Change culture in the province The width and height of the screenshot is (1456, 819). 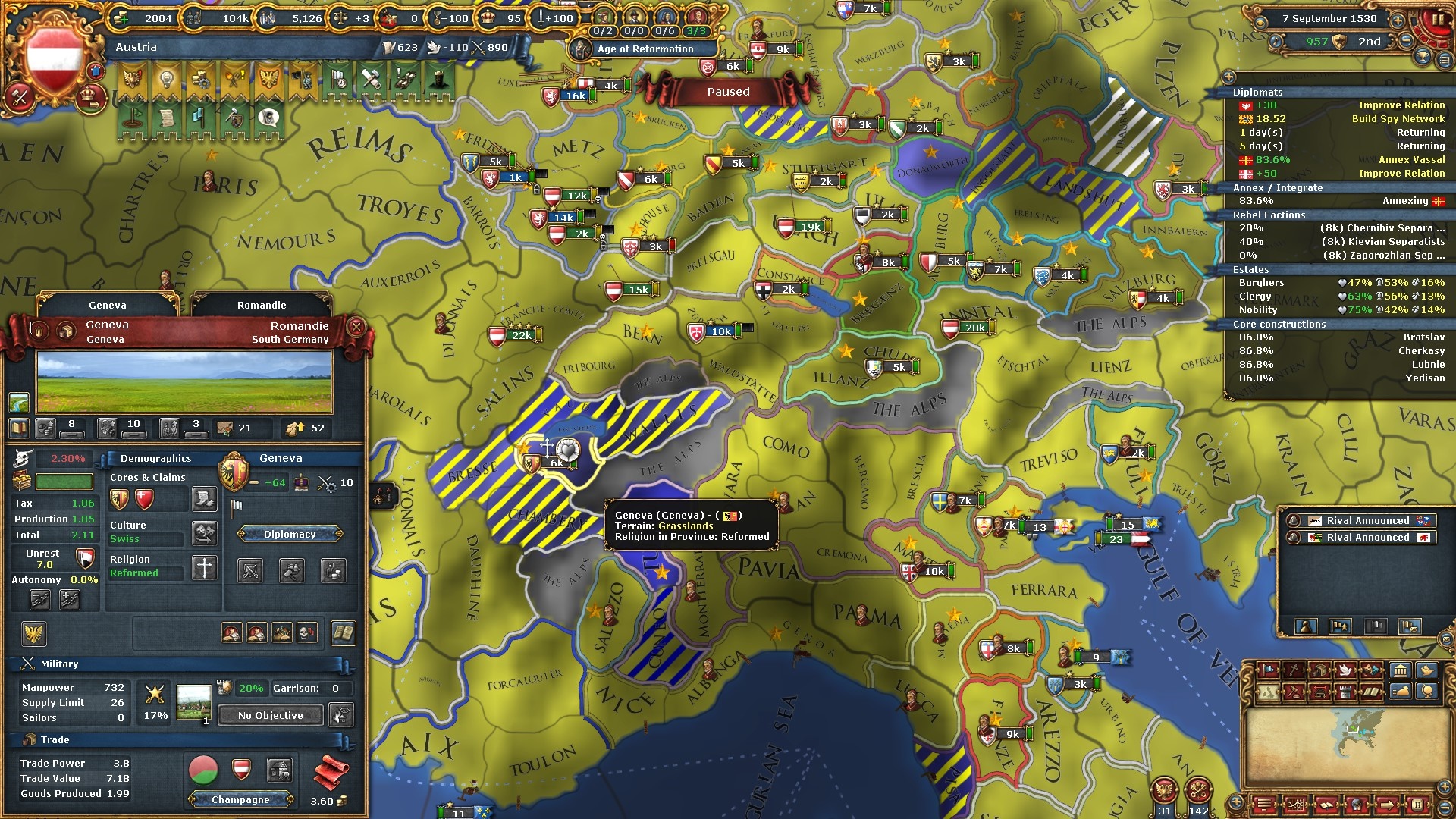(204, 532)
